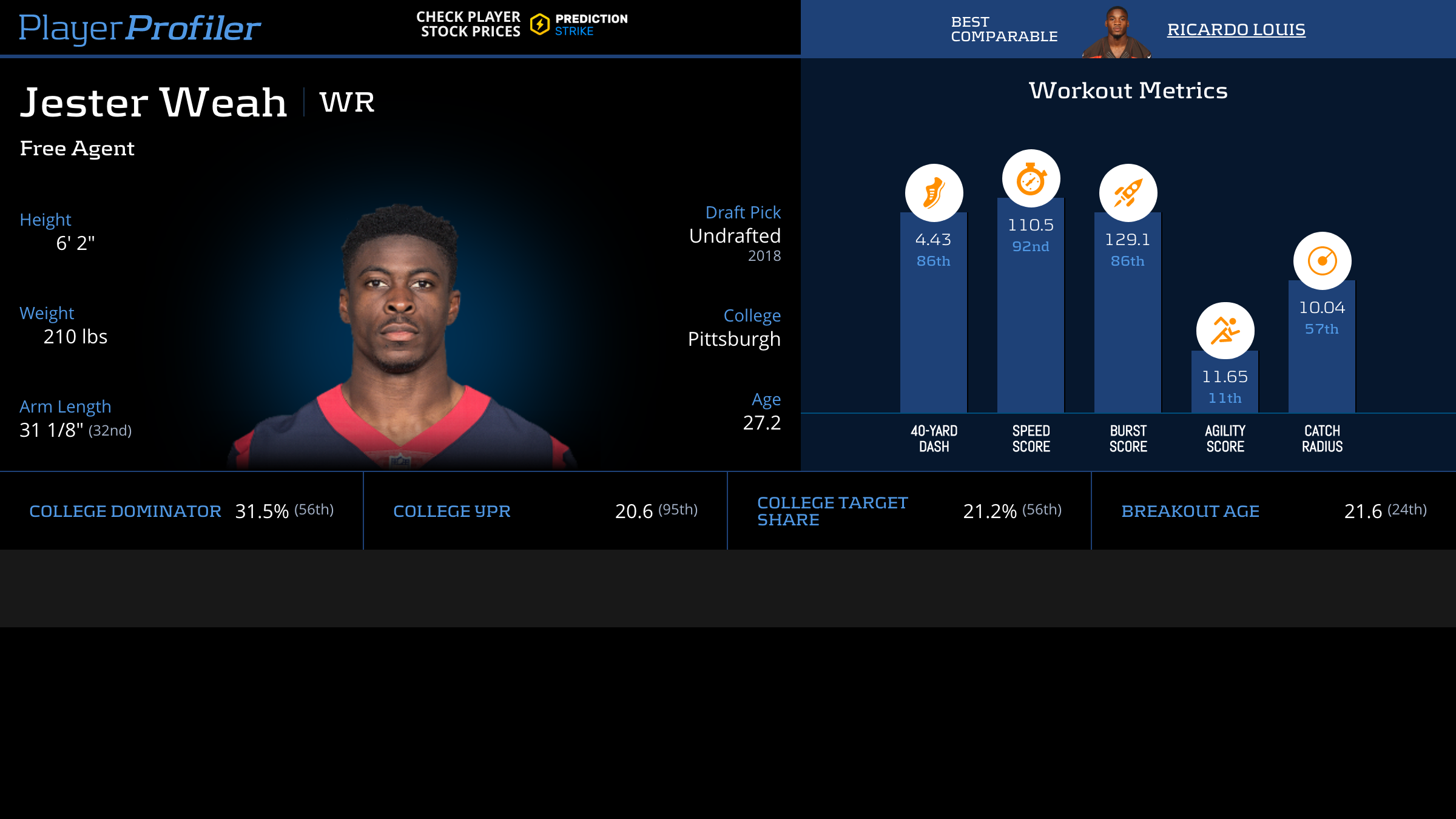Select the Catch Radius target icon

pos(1322,261)
